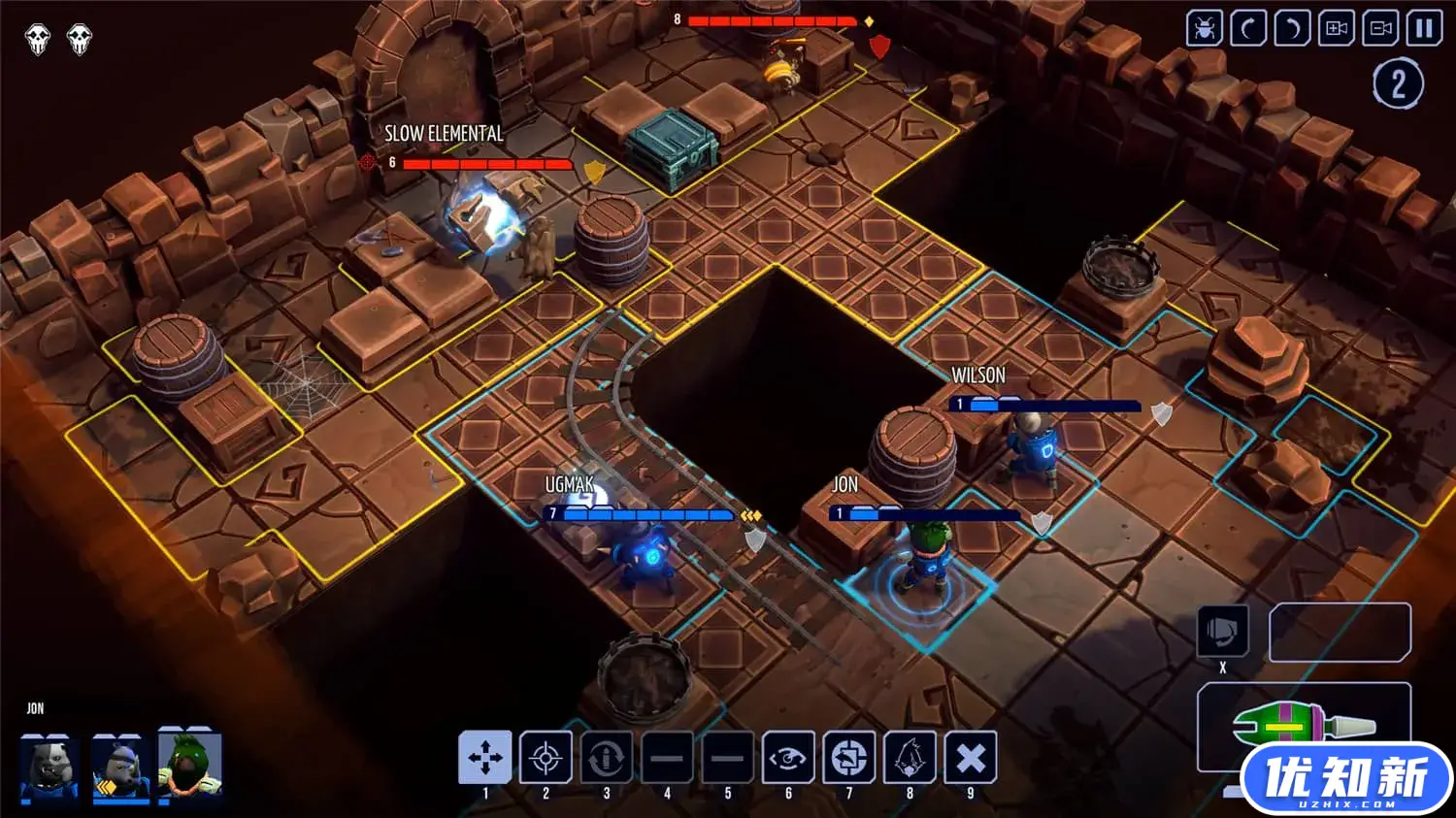Activate the crosshair attack action
The height and width of the screenshot is (818, 1456).
pos(546,757)
